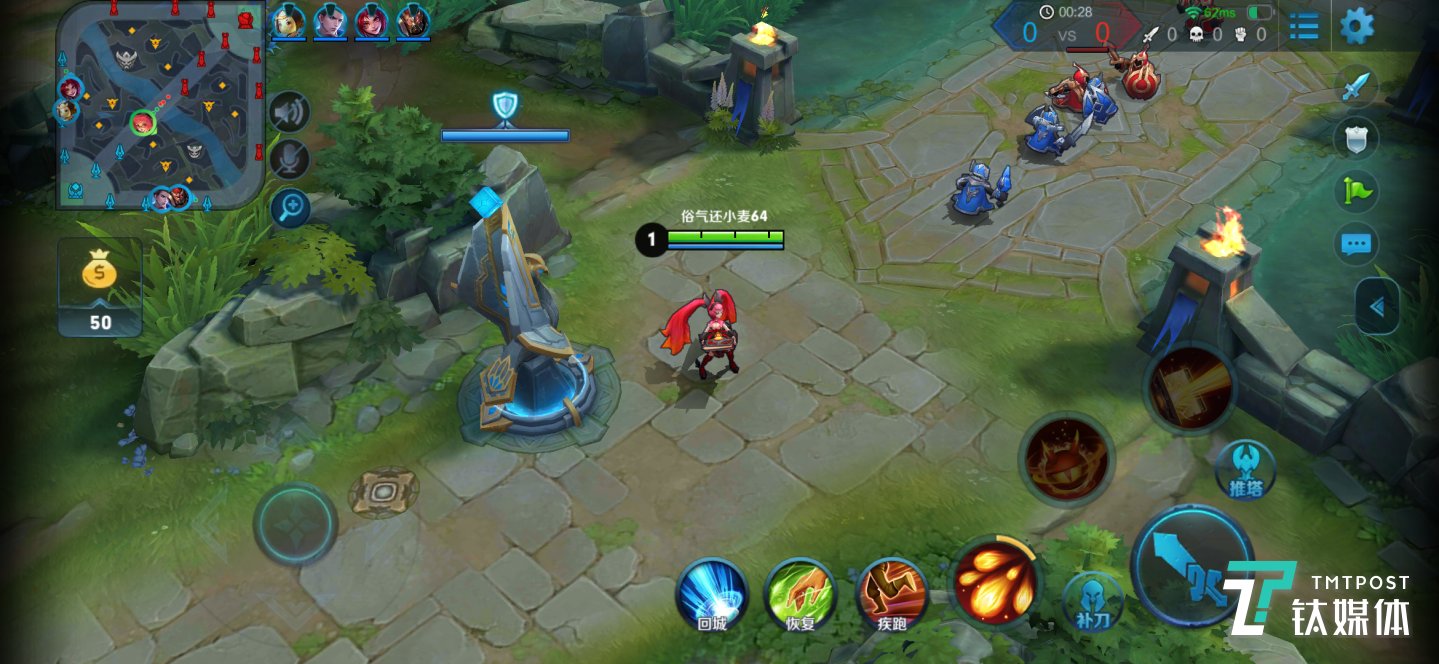Select the blonde teammate portrait at top
This screenshot has width=1439, height=664.
click(289, 20)
